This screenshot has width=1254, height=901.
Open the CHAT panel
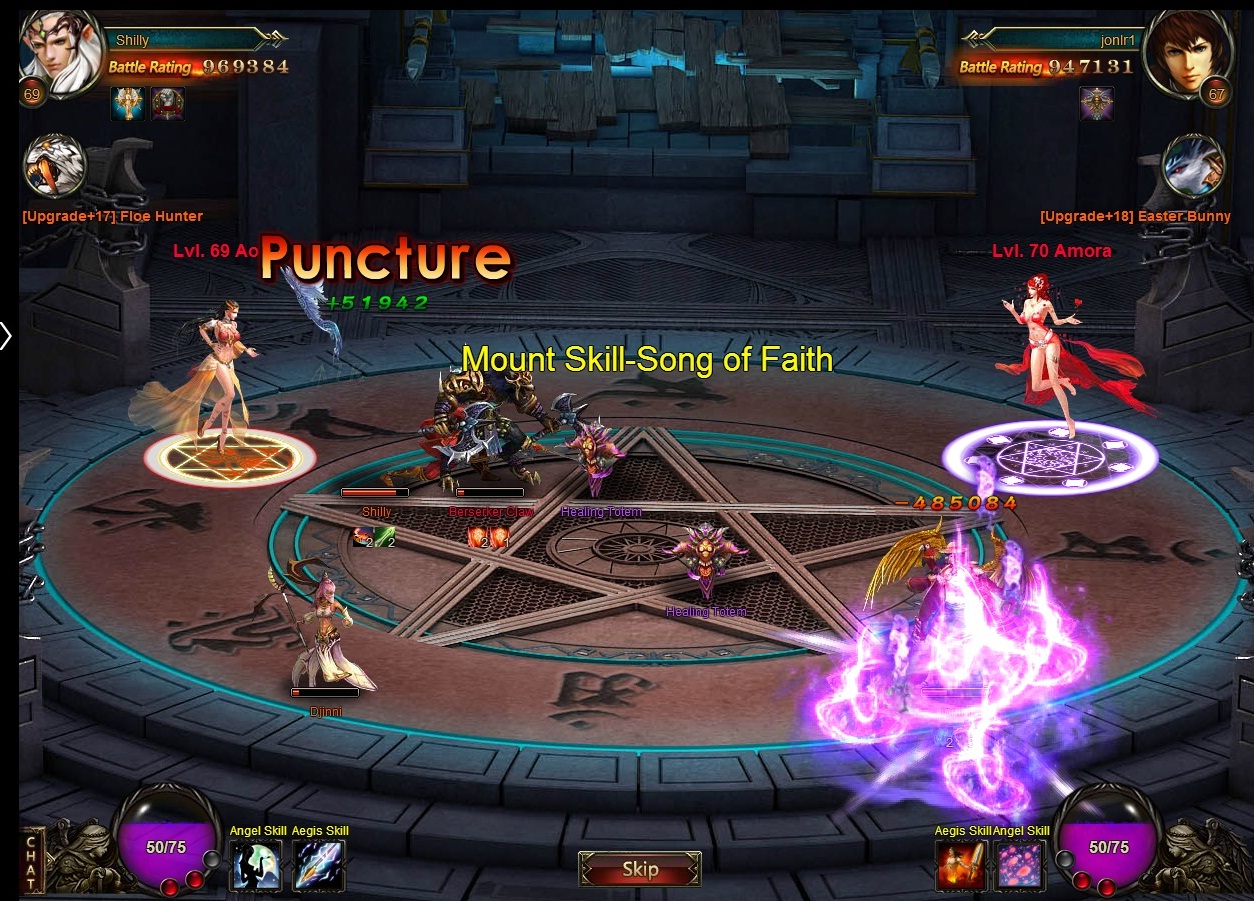(x=31, y=861)
